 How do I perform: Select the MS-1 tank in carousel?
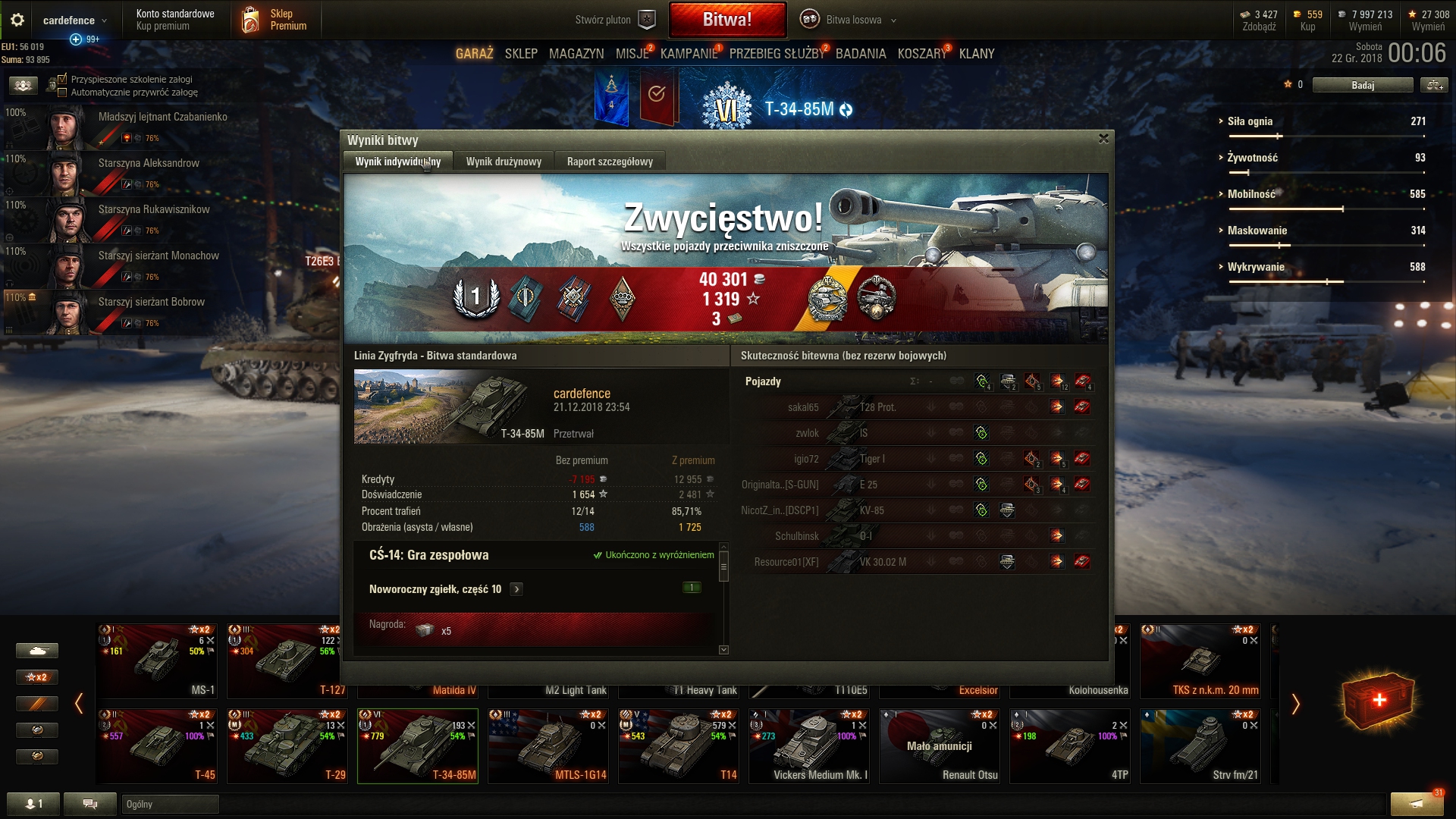(157, 661)
